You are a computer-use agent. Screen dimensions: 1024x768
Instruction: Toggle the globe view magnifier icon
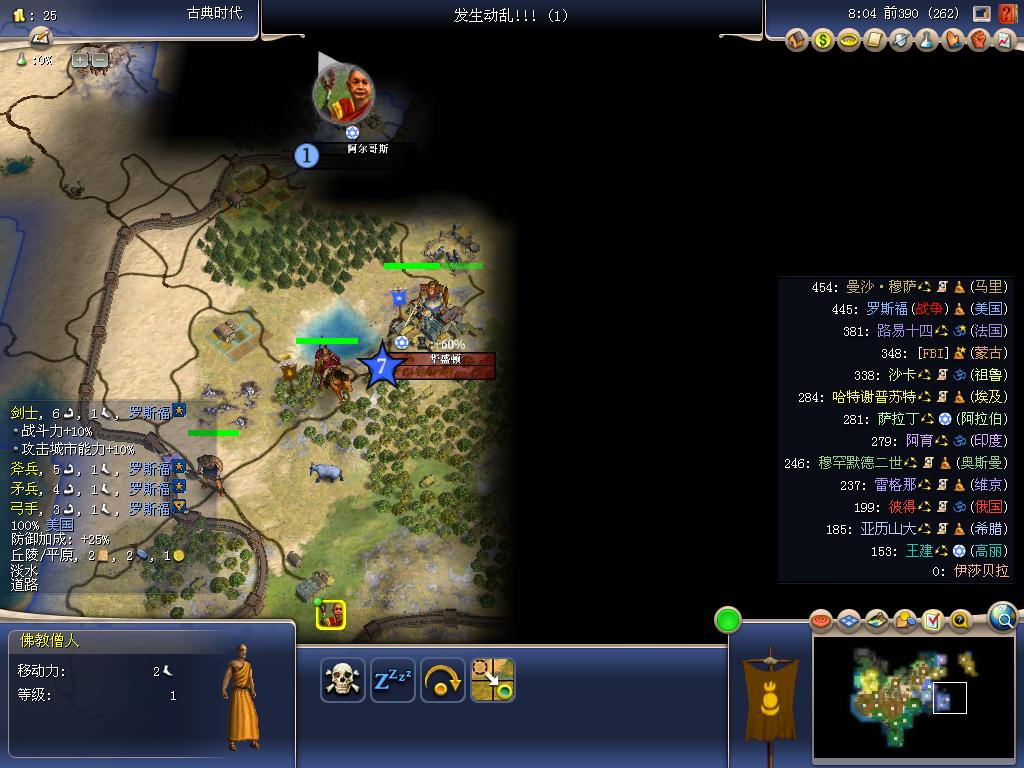point(1003,617)
